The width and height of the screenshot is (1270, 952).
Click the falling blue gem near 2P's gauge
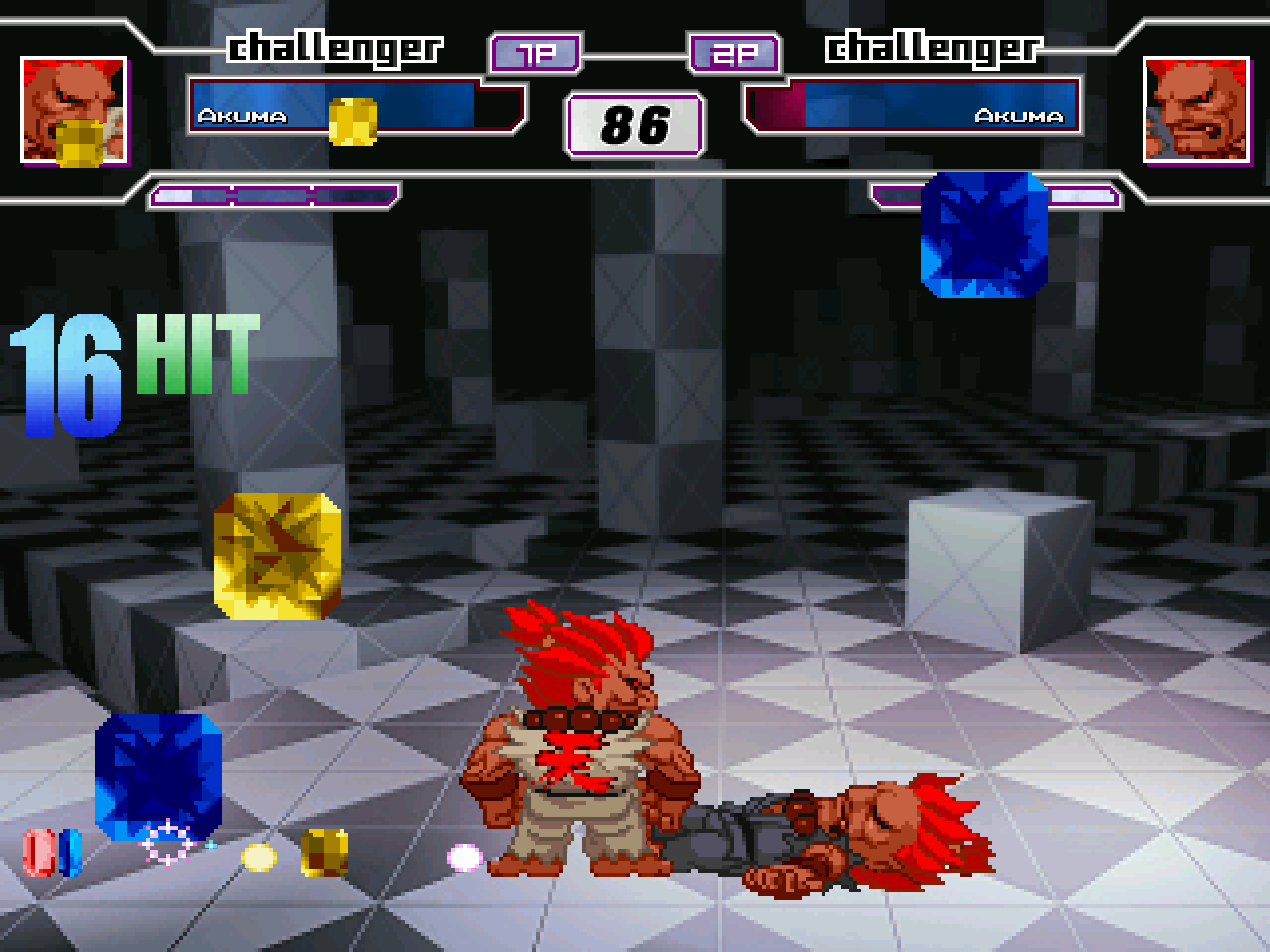tap(982, 235)
